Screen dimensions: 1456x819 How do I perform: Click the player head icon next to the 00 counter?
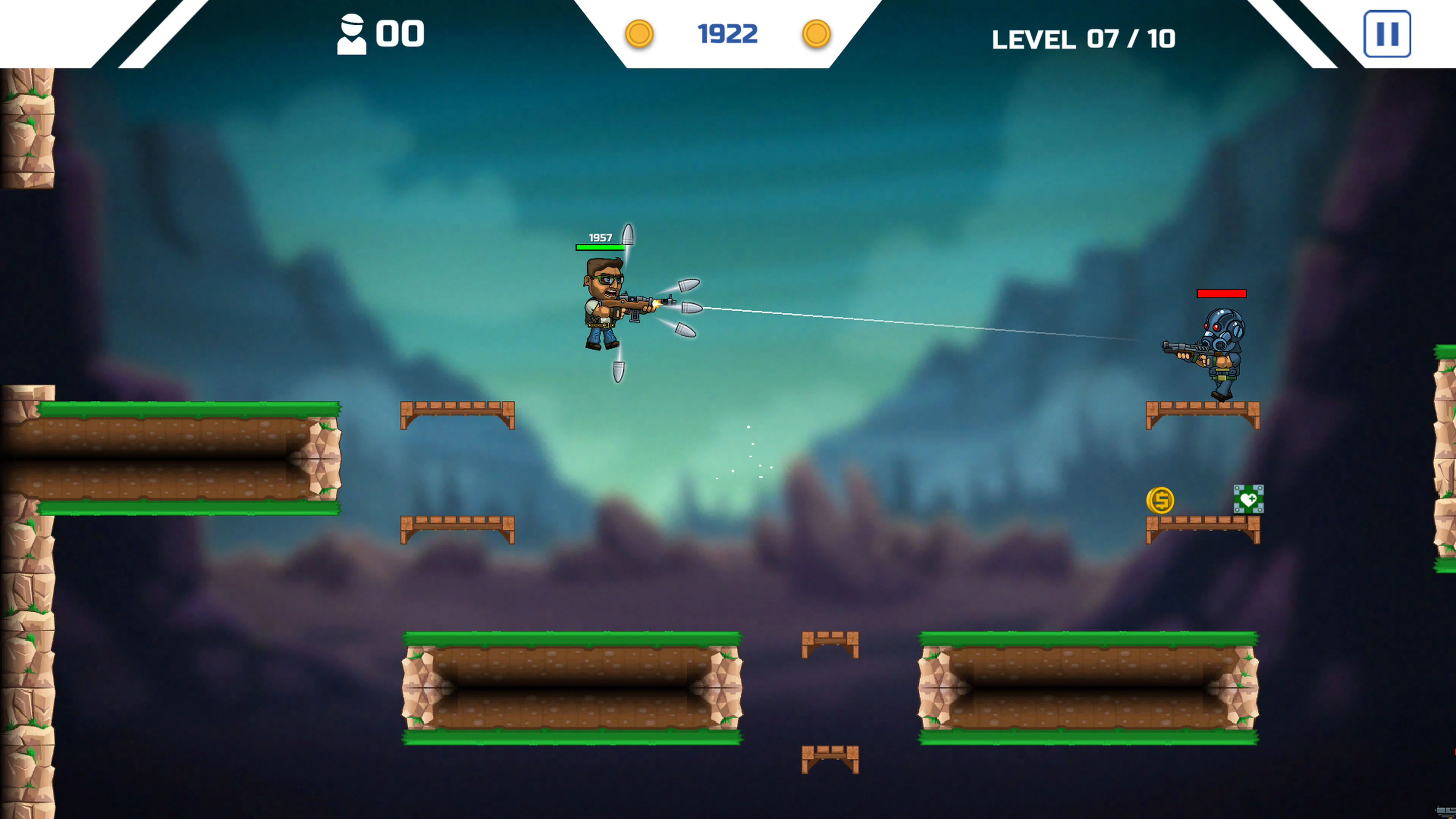click(x=352, y=34)
